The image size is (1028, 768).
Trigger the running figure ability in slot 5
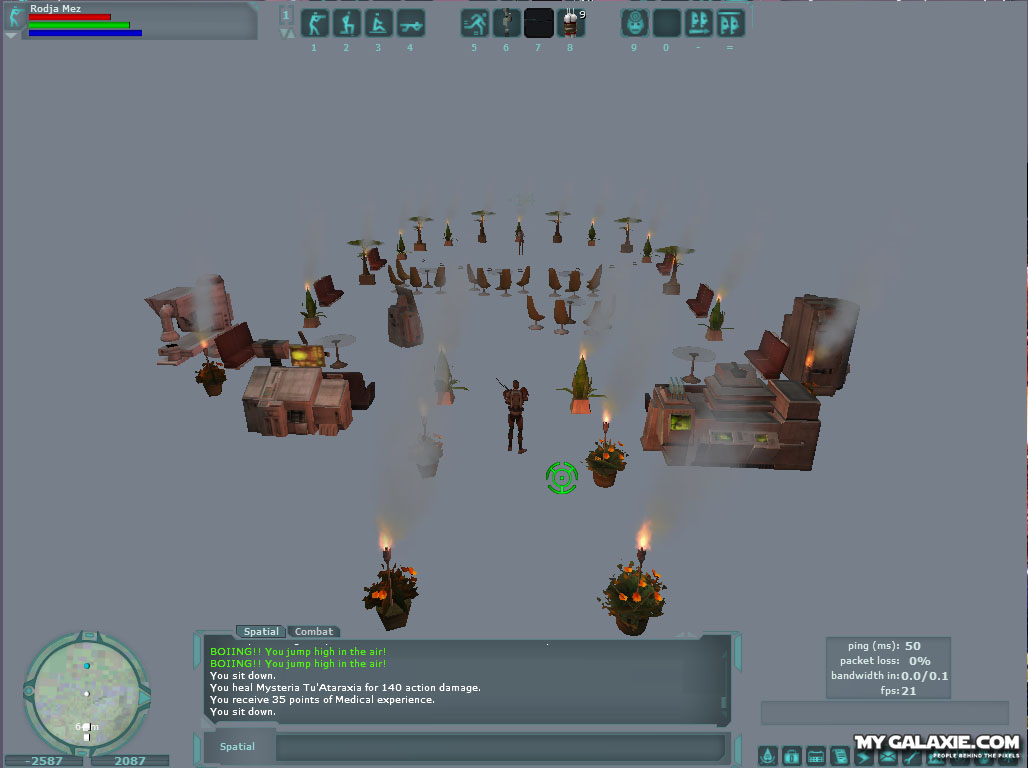[x=475, y=23]
